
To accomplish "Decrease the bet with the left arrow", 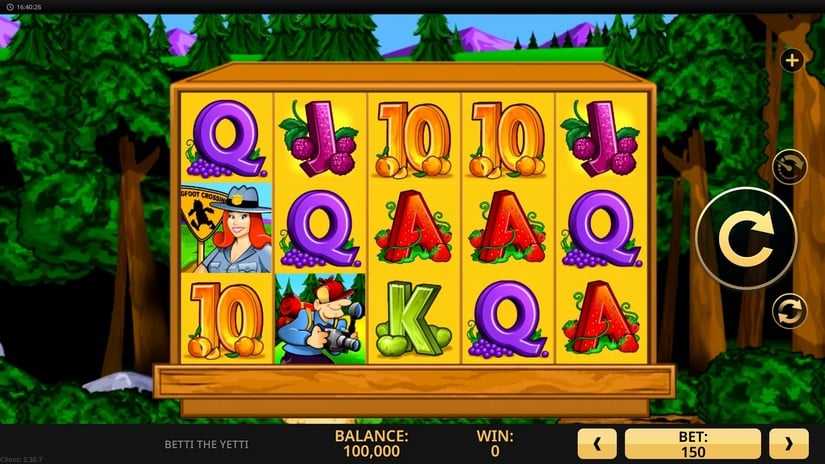I will point(597,443).
